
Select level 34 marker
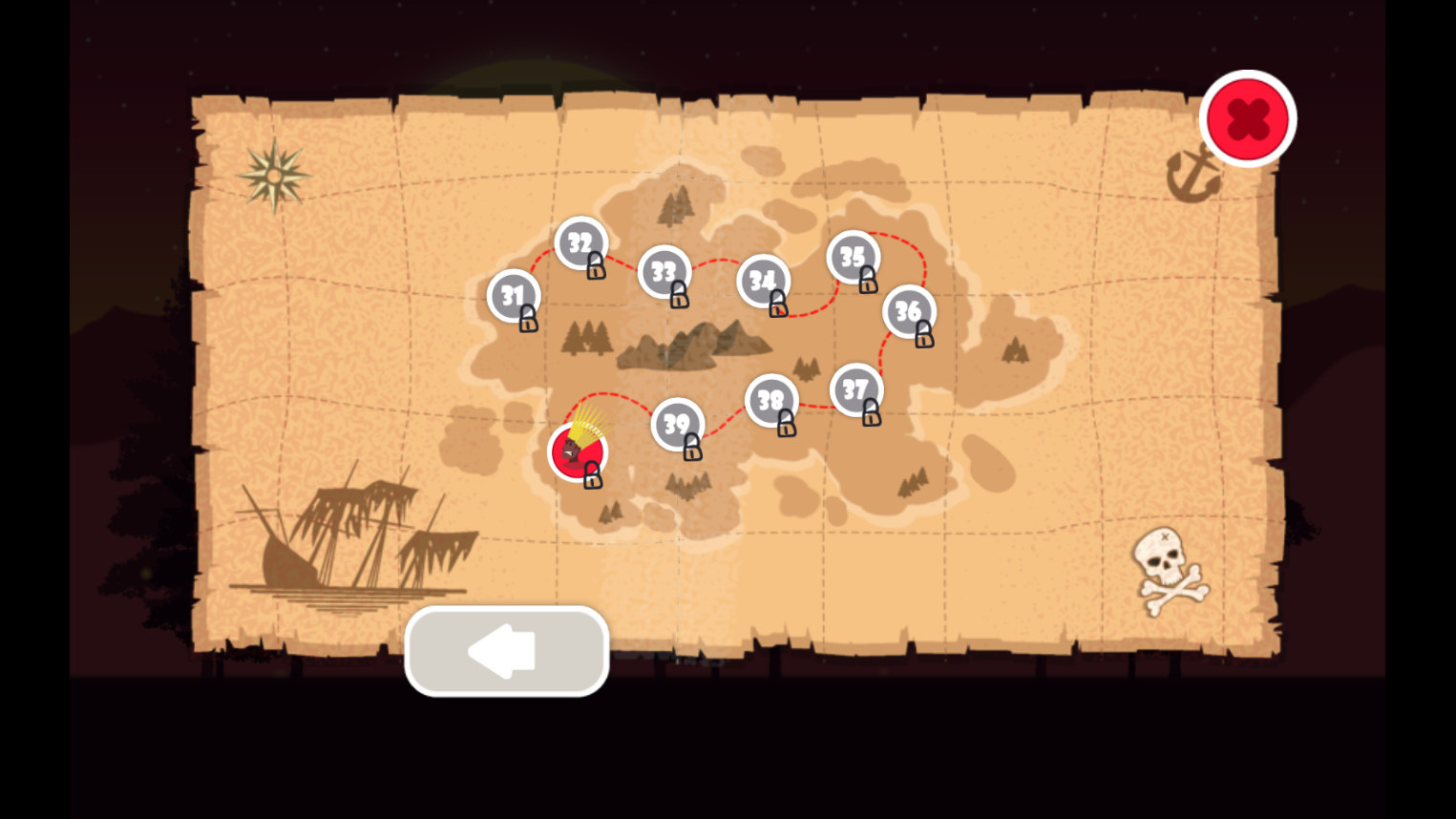tap(763, 282)
